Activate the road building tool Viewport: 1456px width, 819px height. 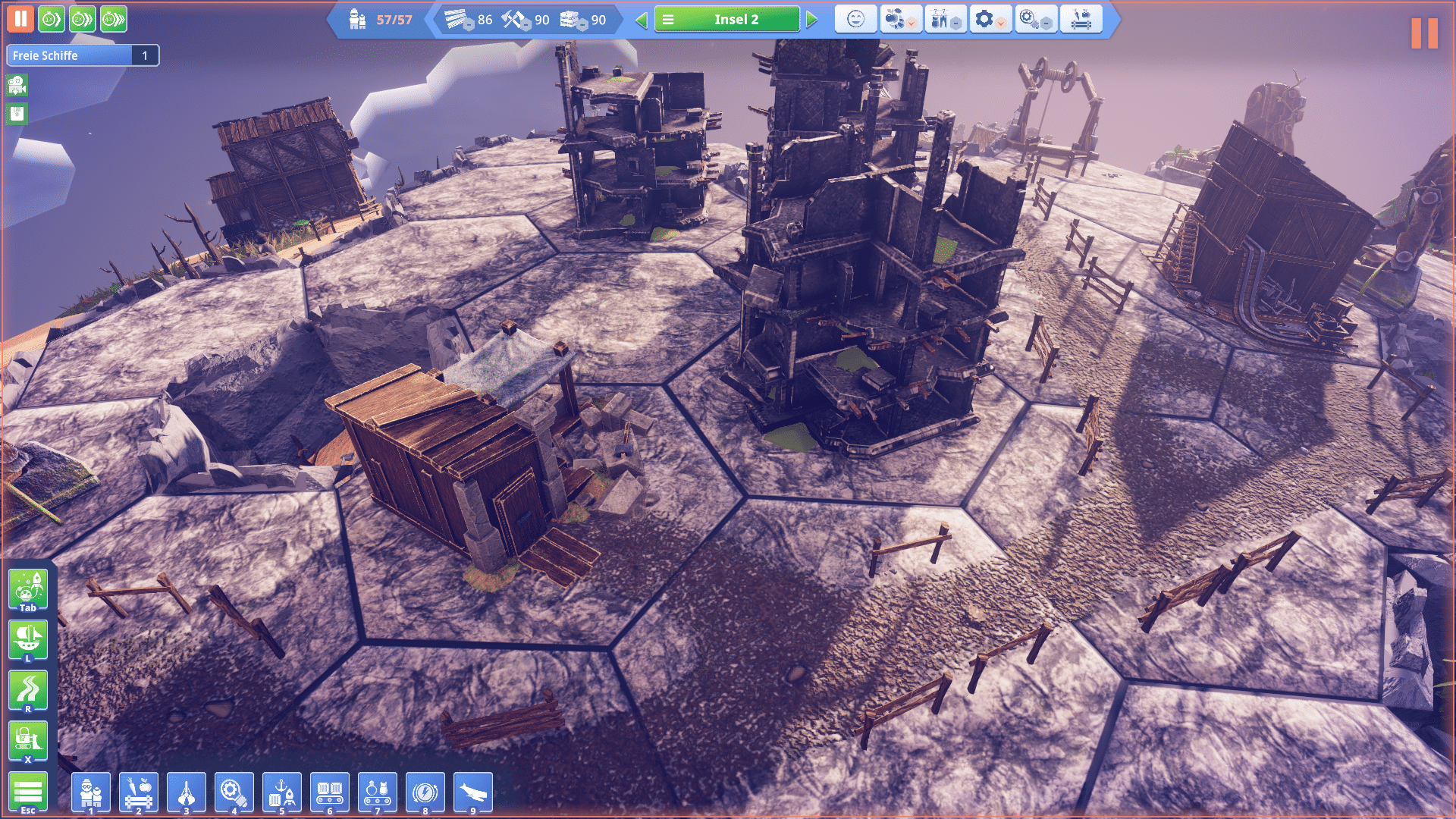point(28,690)
